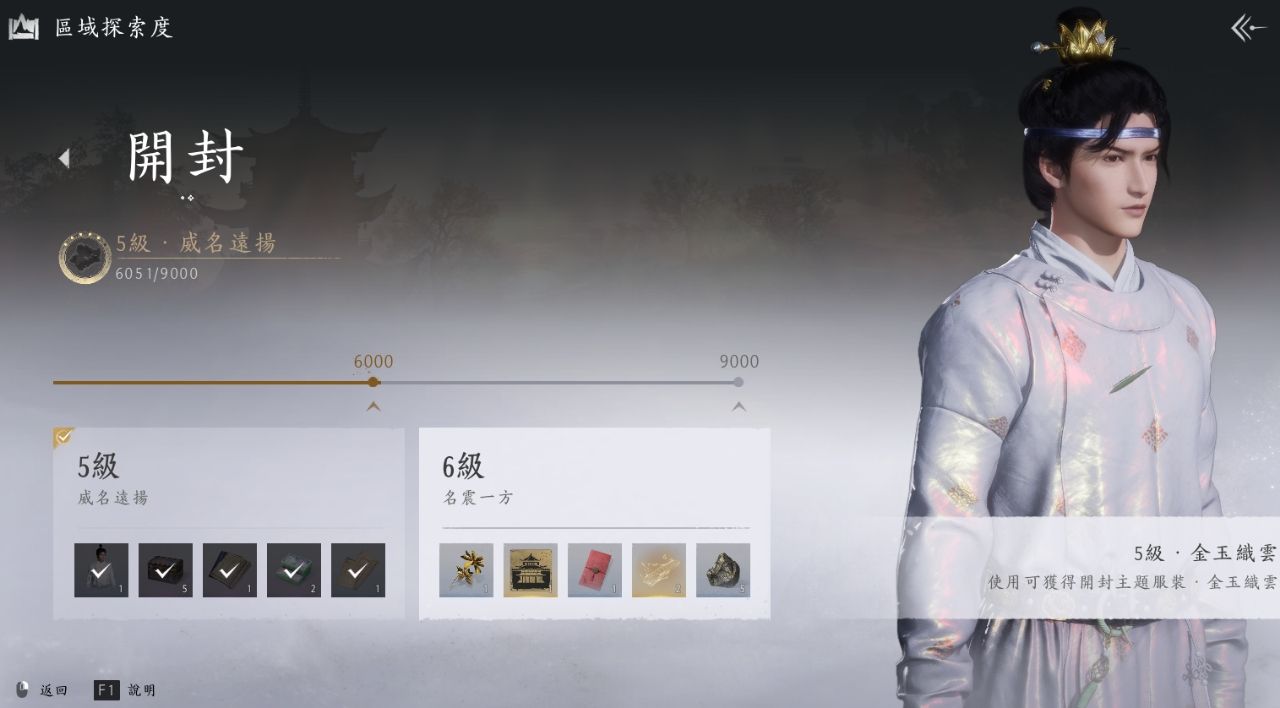View the dark ore chunk reward

click(722, 570)
